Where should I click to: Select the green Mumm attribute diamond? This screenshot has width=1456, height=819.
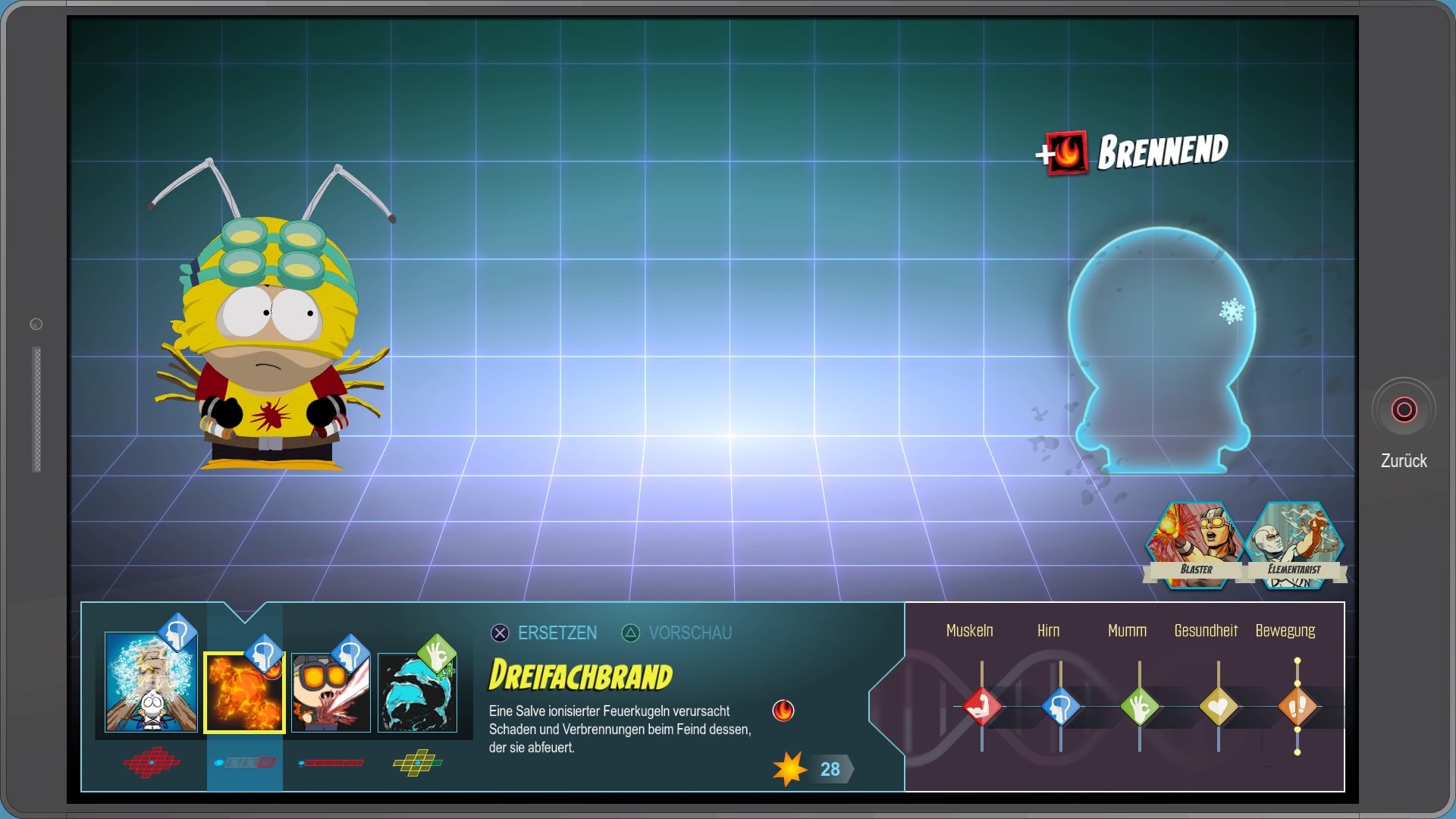pyautogui.click(x=1140, y=707)
